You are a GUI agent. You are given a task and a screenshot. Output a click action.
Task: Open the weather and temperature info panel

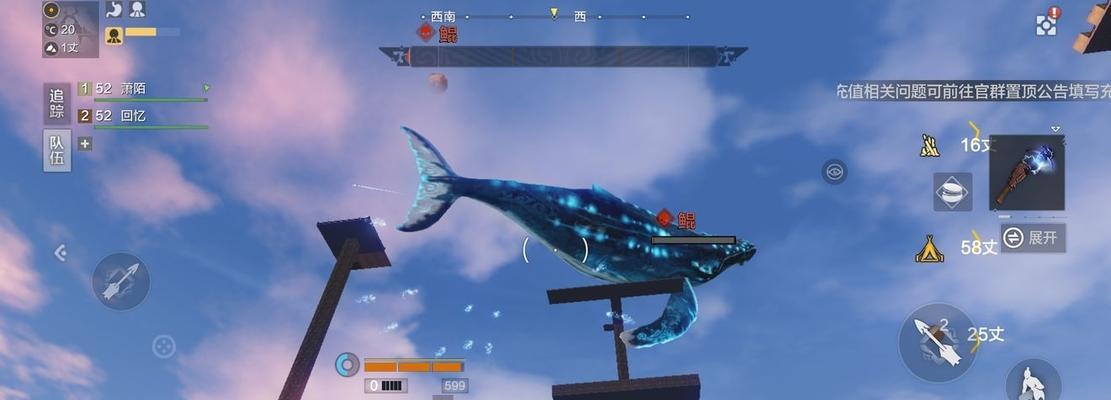[x=69, y=30]
